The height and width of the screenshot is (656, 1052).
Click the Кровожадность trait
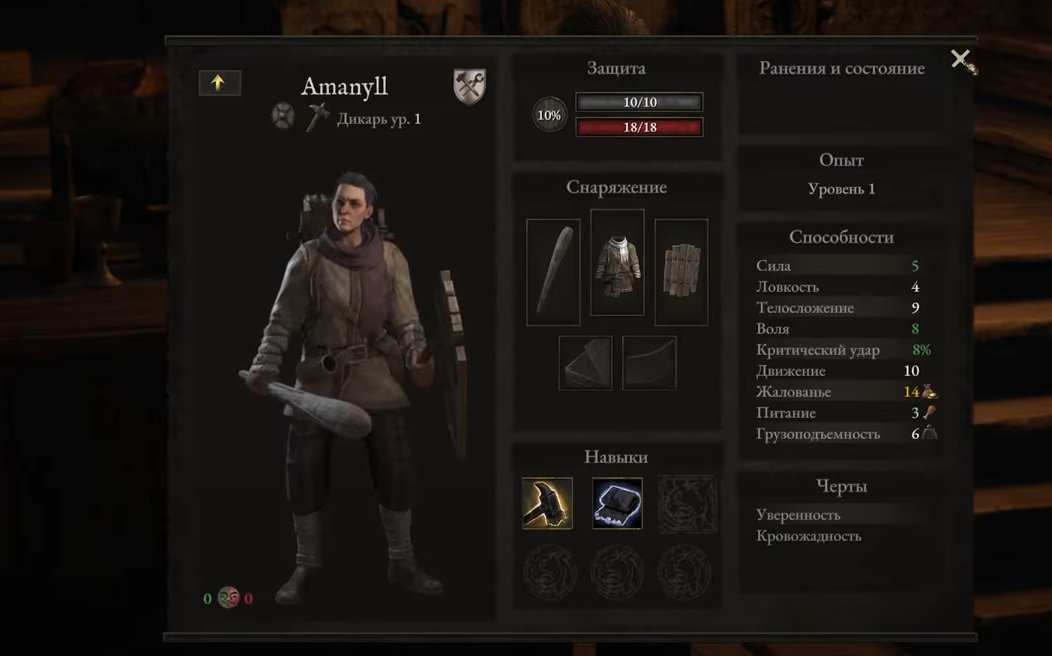[x=808, y=536]
